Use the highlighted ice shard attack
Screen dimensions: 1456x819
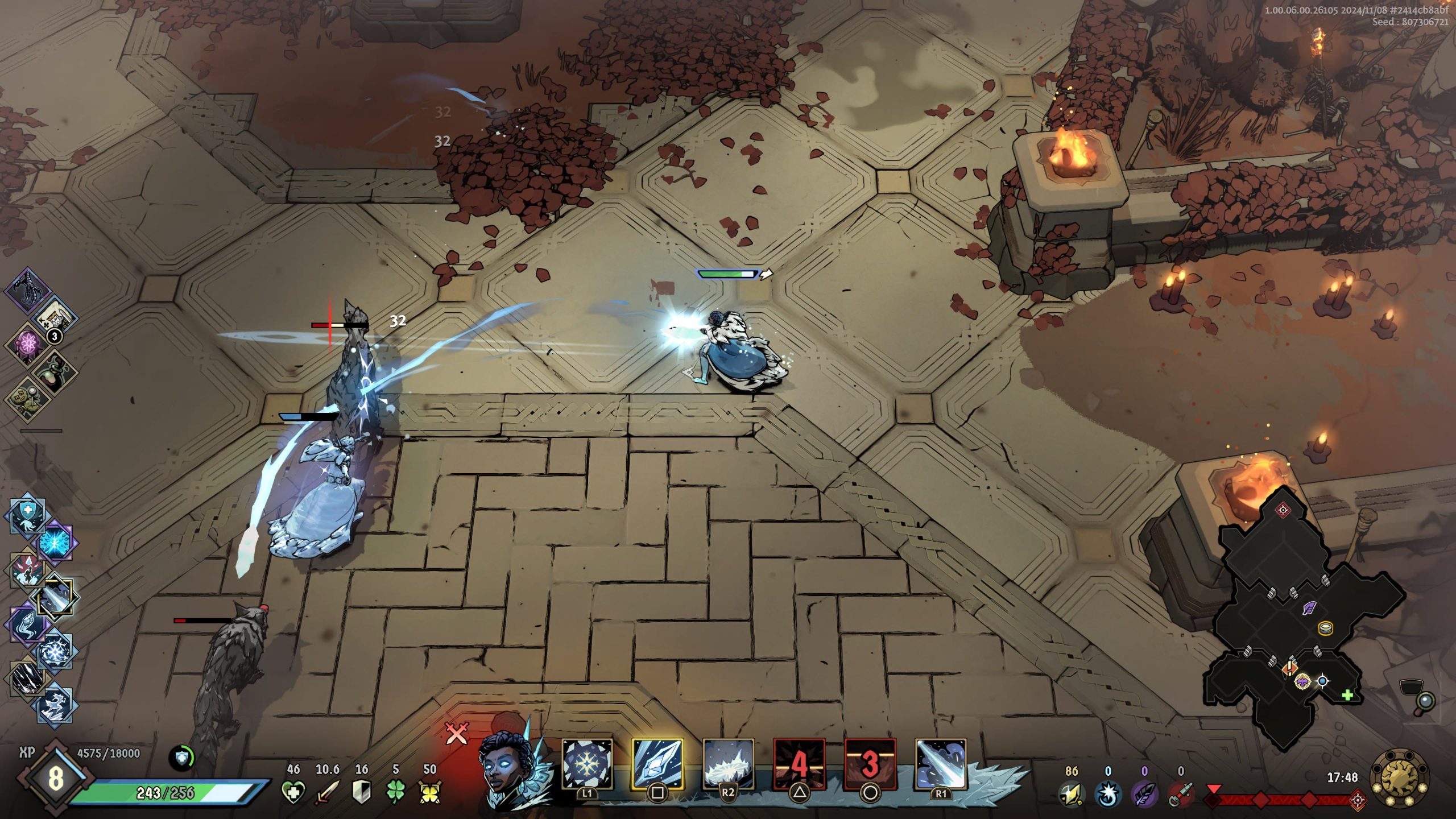[657, 764]
